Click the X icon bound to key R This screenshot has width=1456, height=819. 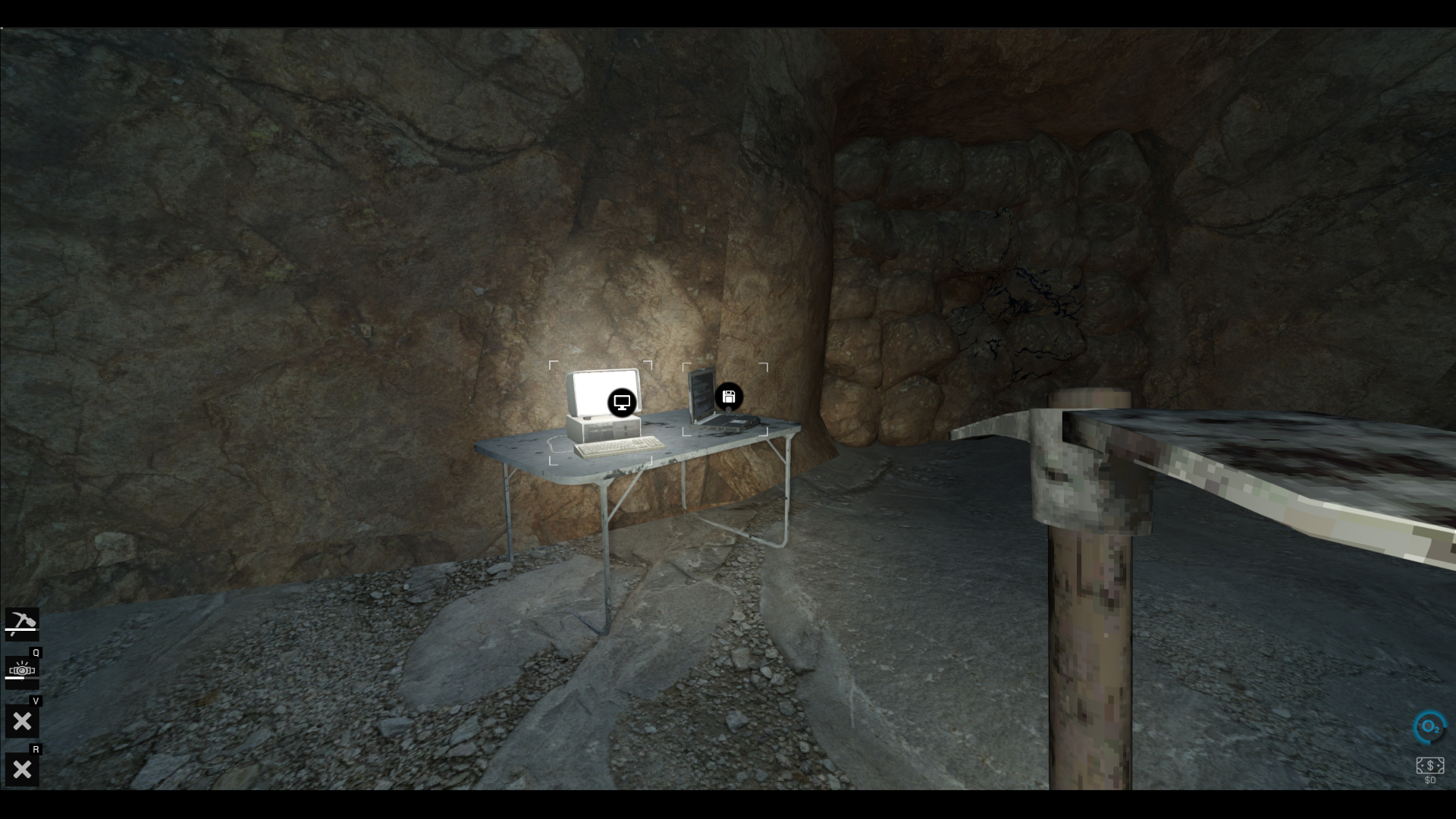pyautogui.click(x=22, y=768)
